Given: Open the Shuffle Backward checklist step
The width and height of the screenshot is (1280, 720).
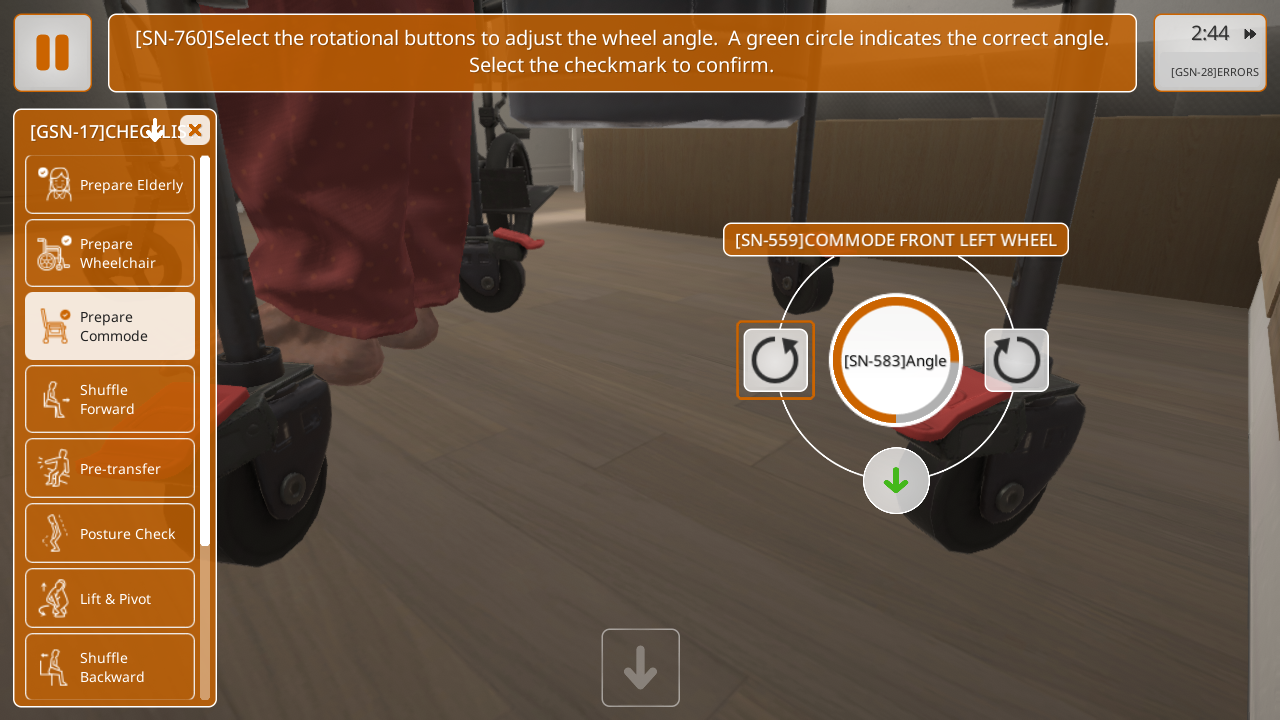Looking at the screenshot, I should [x=110, y=667].
